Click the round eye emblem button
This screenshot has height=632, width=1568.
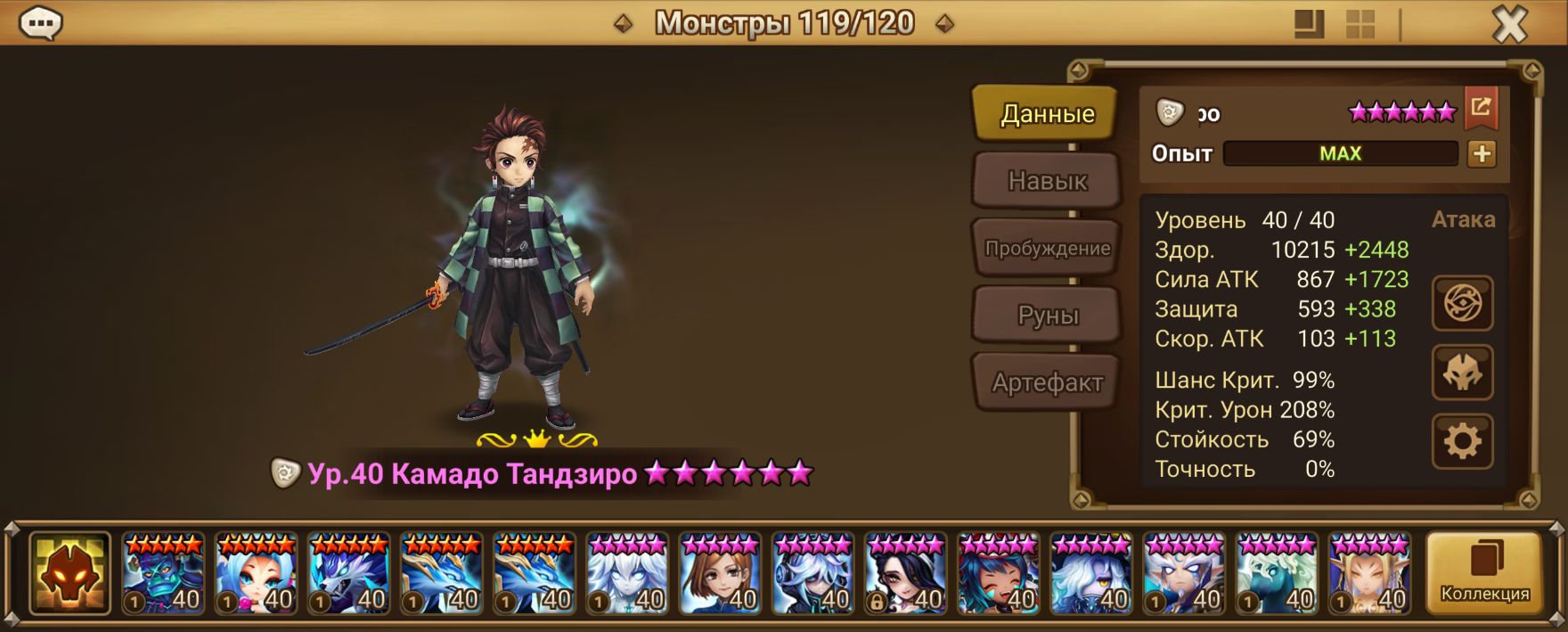(x=1462, y=304)
